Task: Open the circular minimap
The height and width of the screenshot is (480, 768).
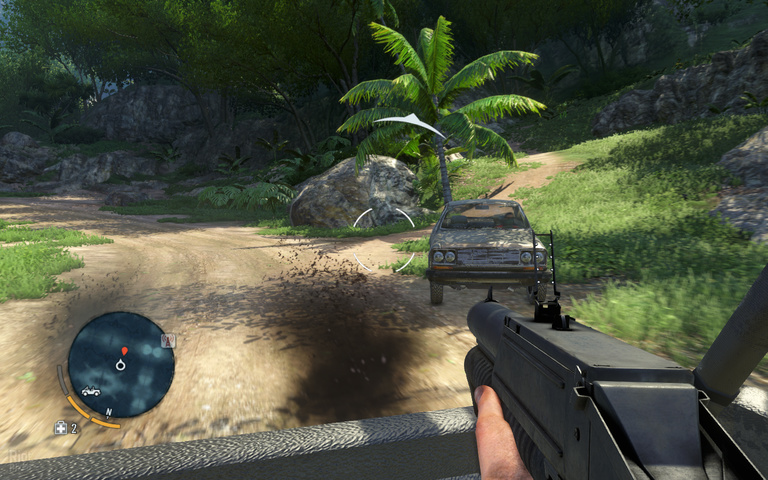Action: 121,365
